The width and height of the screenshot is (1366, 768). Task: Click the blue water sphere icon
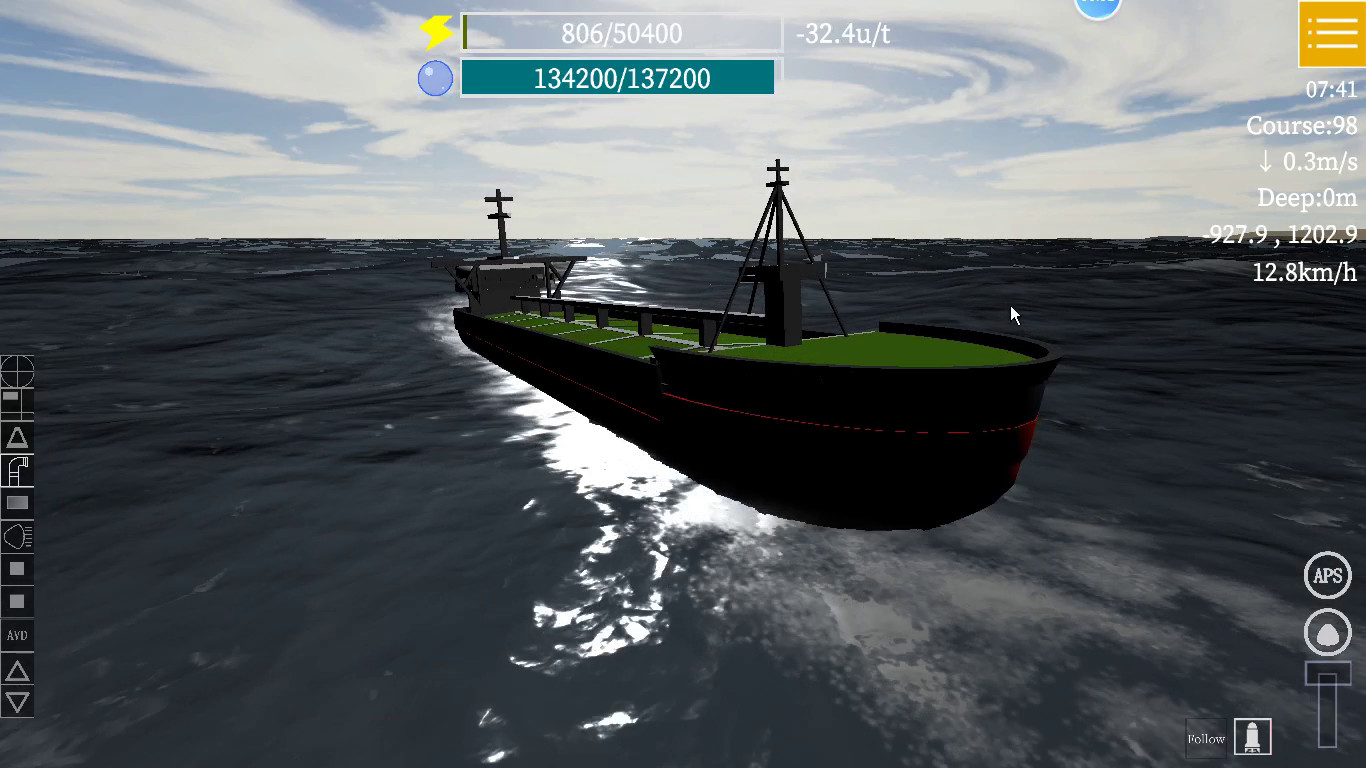click(x=436, y=77)
